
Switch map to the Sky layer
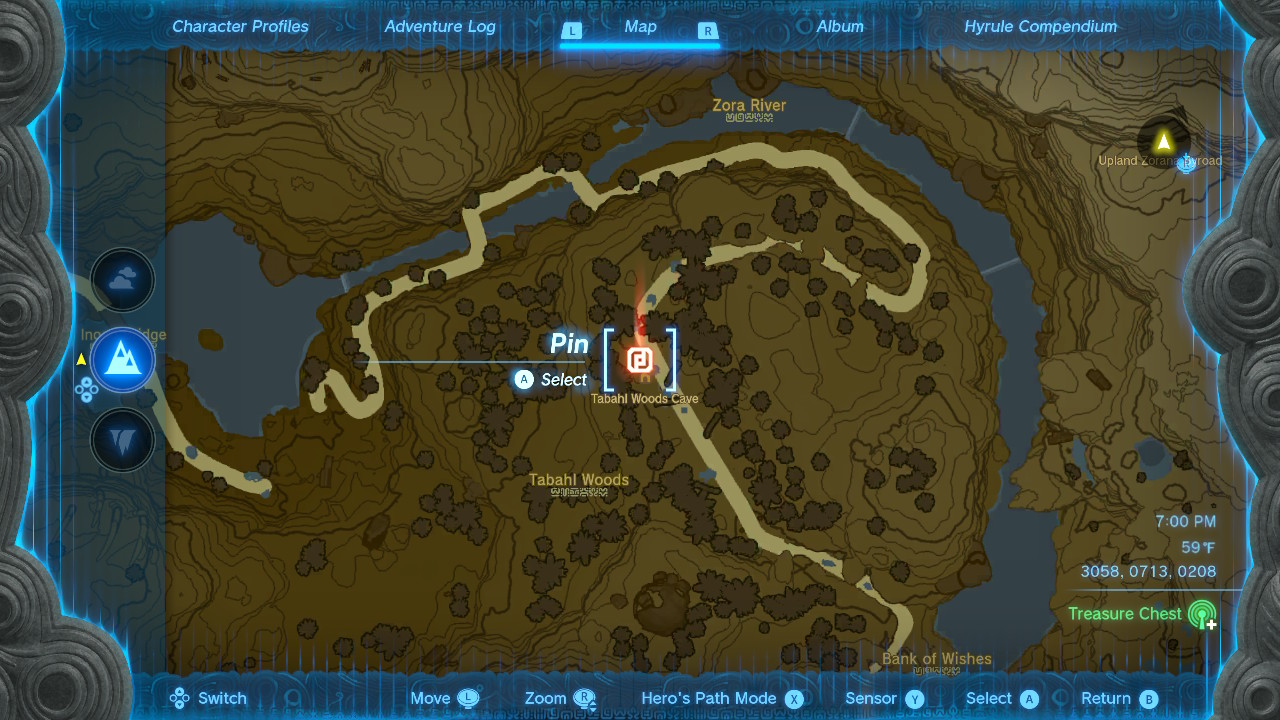tap(123, 281)
